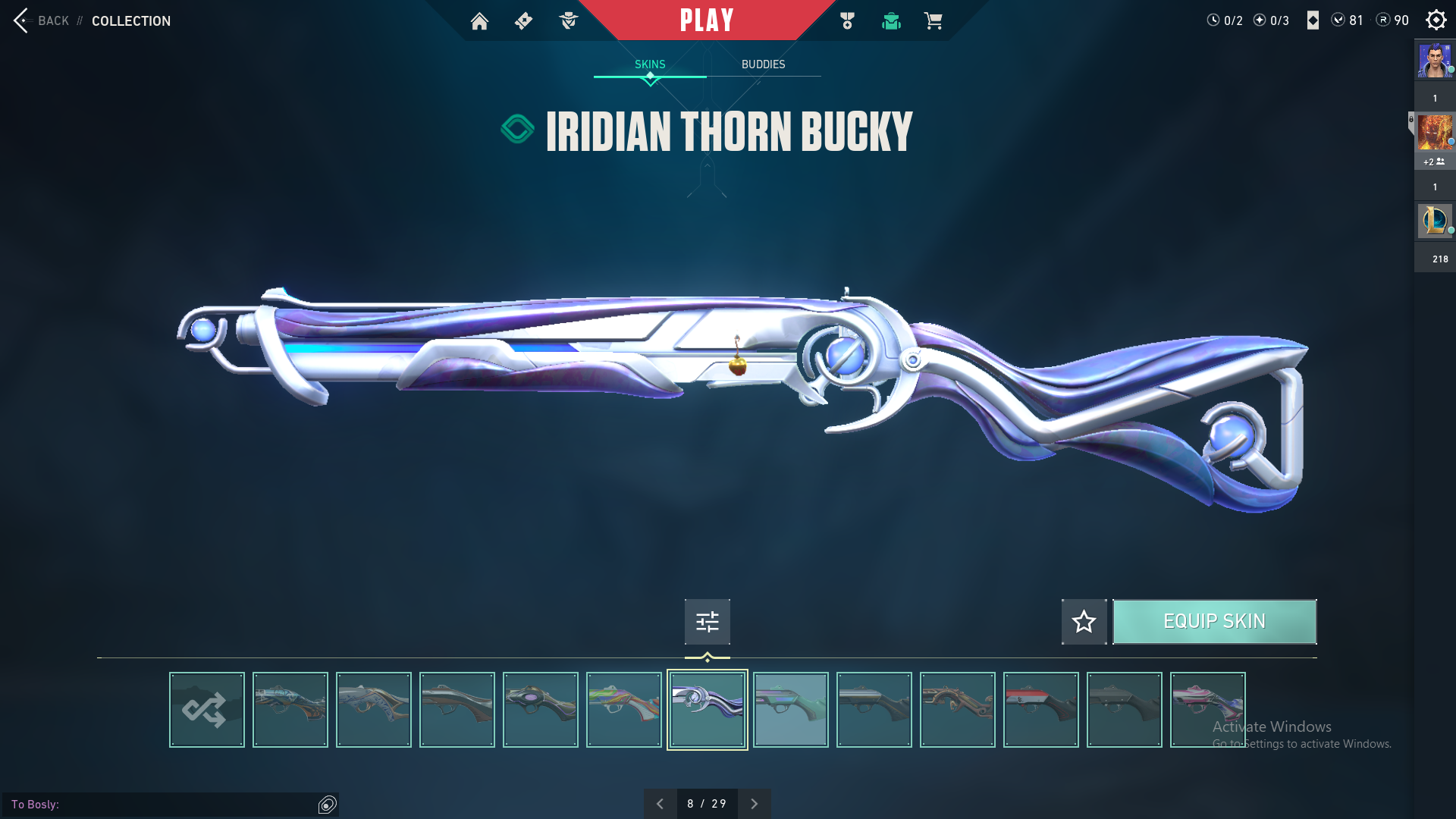Open the settings gear
The image size is (1456, 819).
(1436, 20)
